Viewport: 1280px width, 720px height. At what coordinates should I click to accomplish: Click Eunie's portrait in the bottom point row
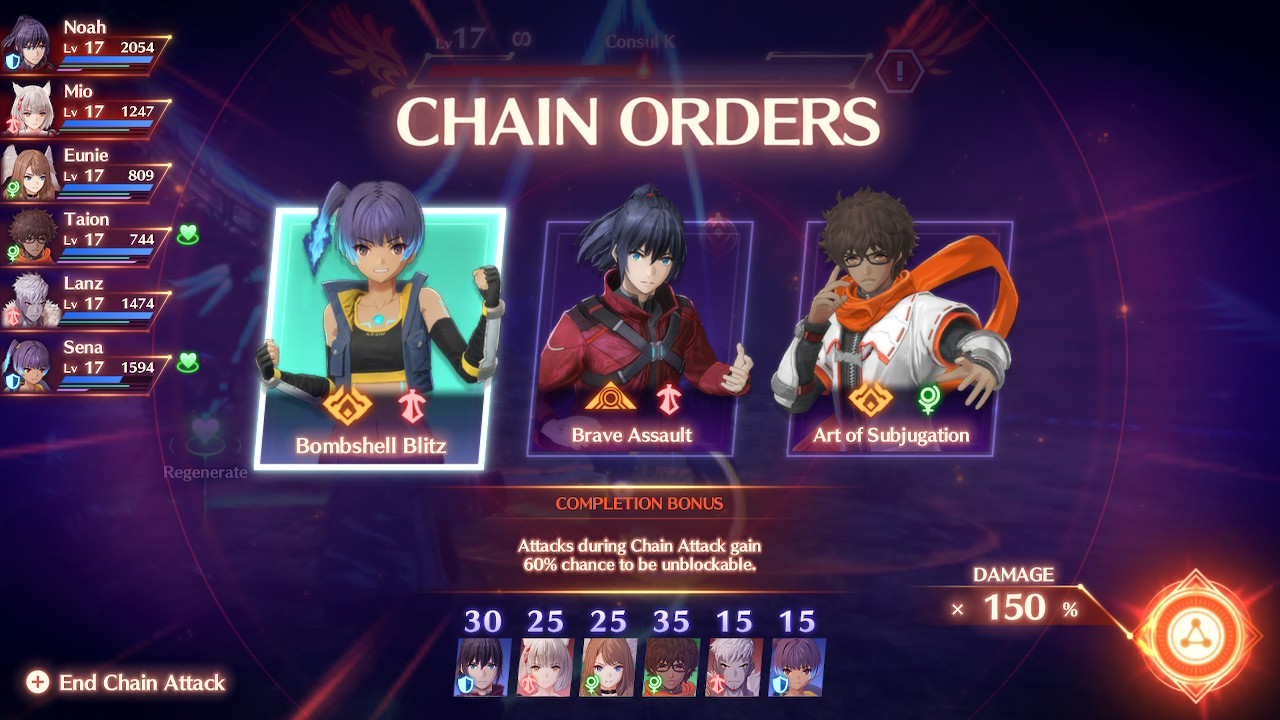tap(609, 667)
